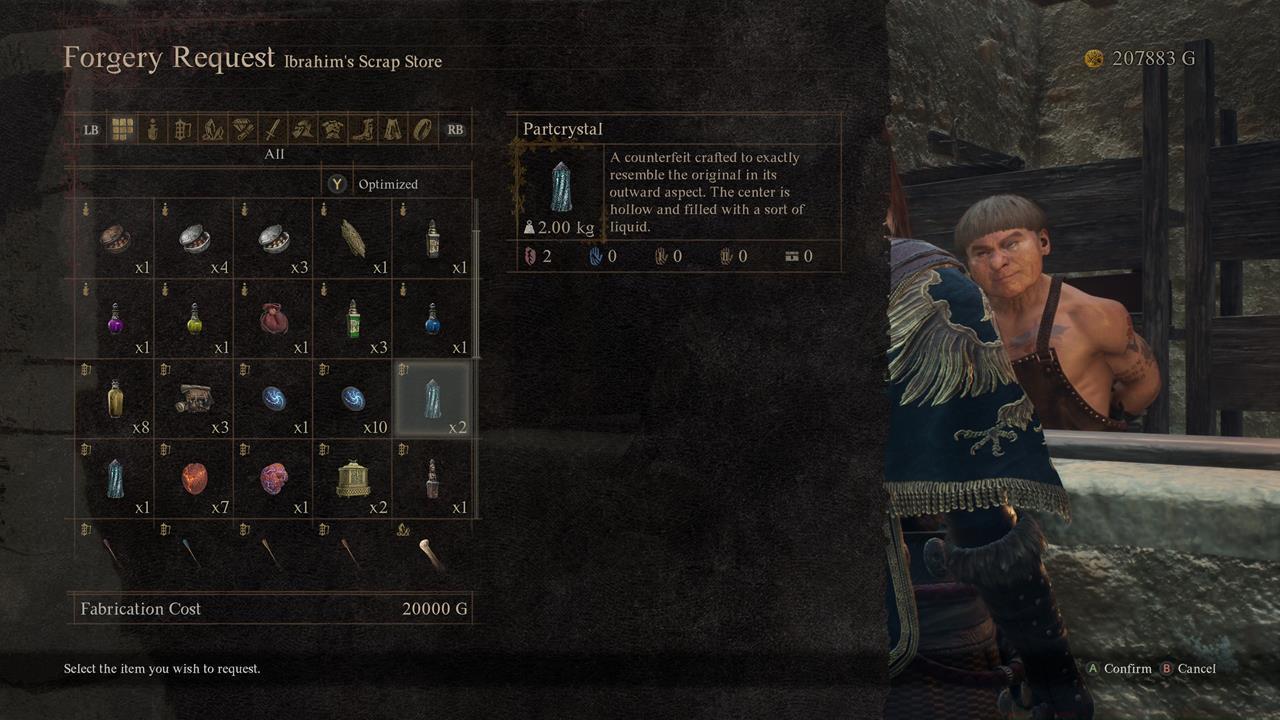1280x720 pixels.
Task: Toggle Optimized sorting with the Y control
Action: [x=337, y=184]
